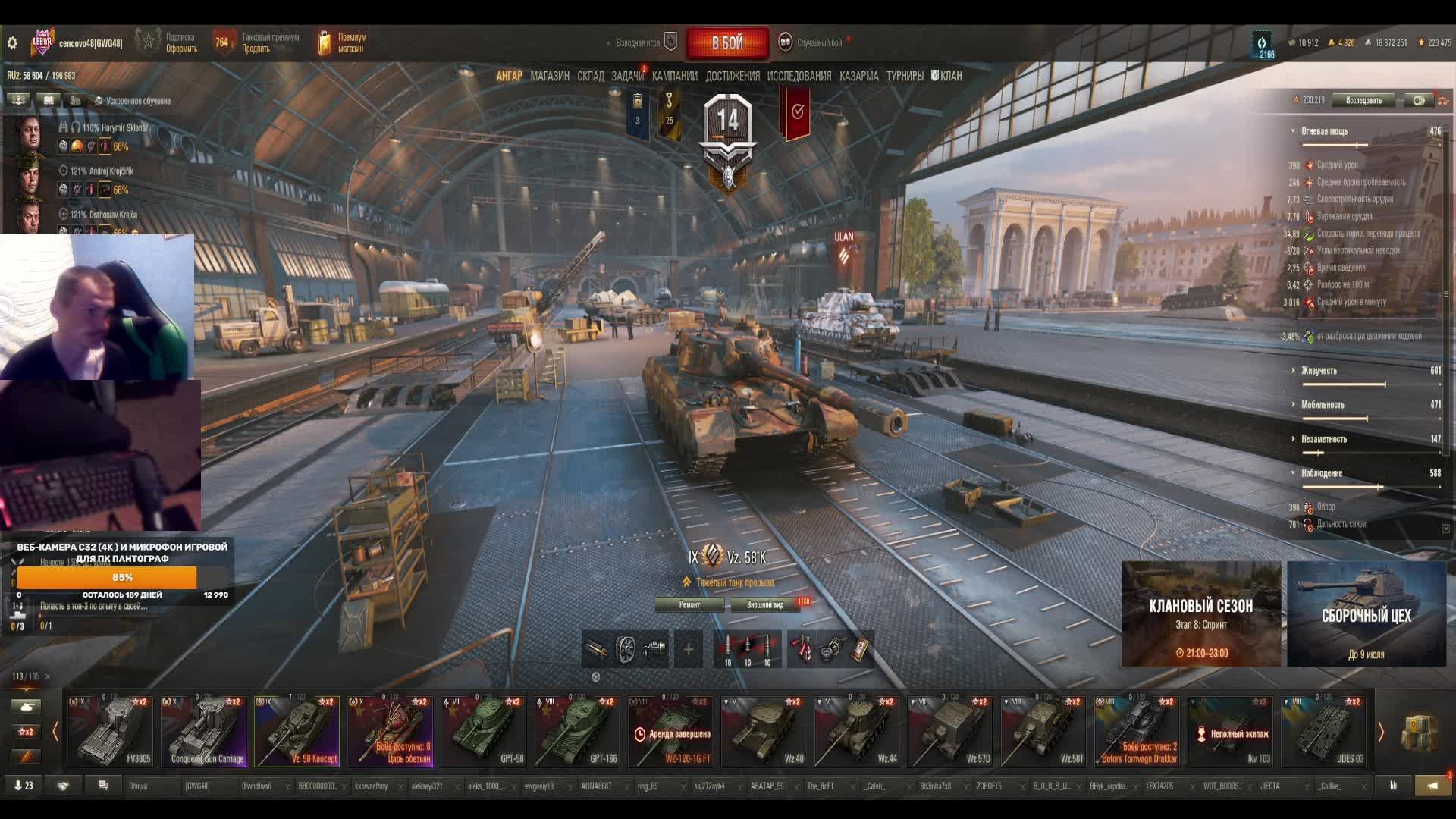
Task: Switch to the СКЛАД tab
Action: (x=590, y=76)
